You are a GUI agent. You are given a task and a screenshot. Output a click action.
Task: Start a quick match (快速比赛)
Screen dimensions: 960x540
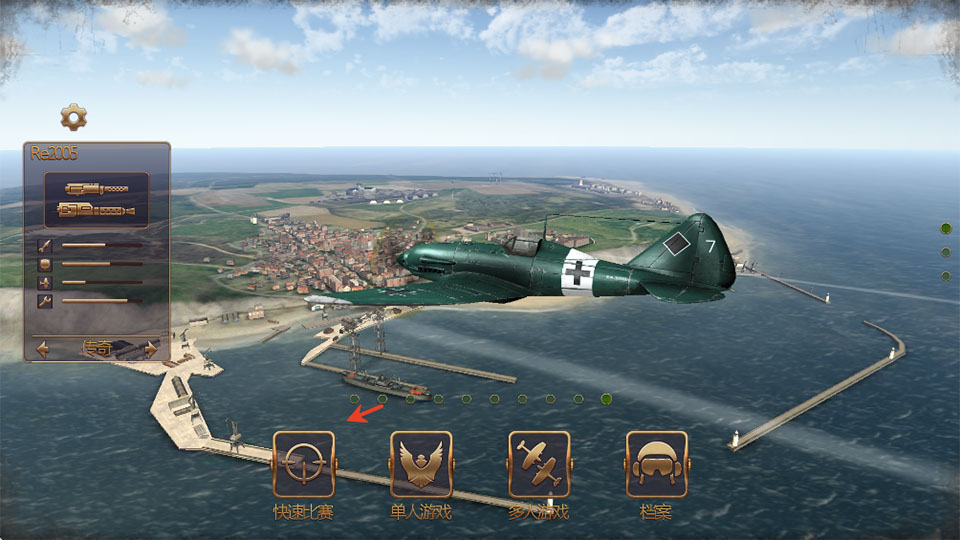tap(304, 464)
